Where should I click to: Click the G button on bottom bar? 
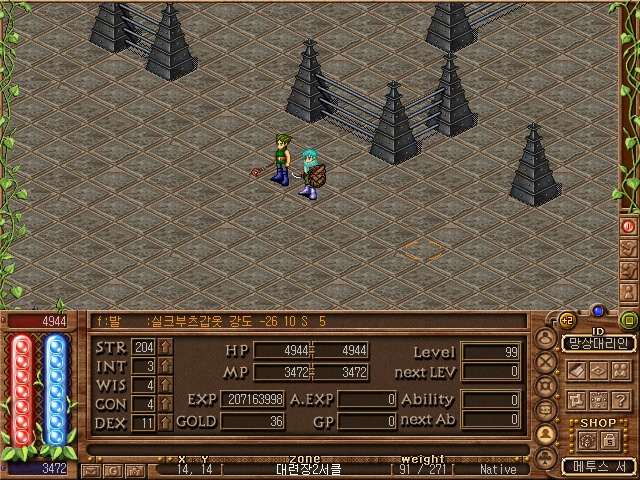pyautogui.click(x=115, y=468)
